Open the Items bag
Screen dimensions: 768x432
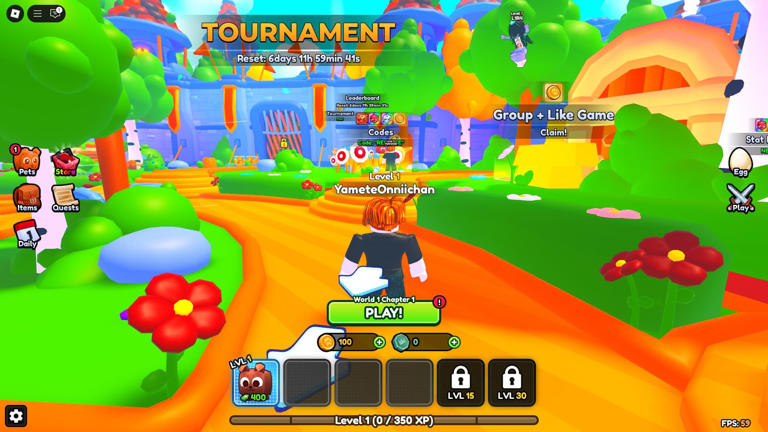coord(27,196)
